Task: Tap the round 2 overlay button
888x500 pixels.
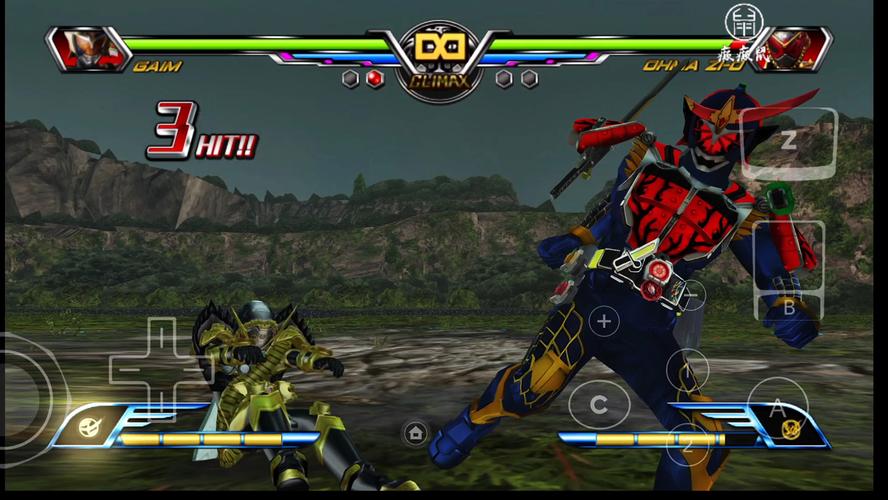Action: (688, 445)
